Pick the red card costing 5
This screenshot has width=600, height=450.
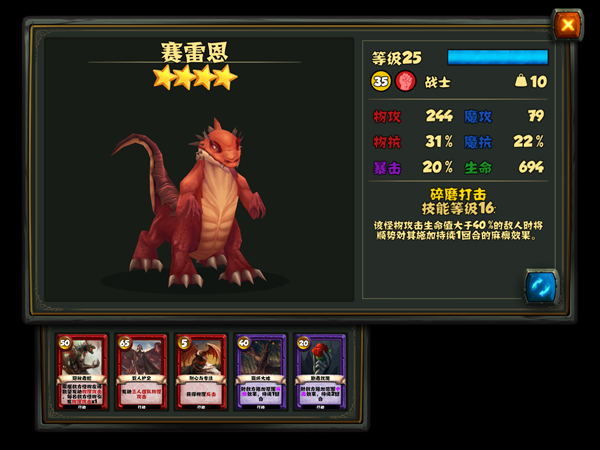click(199, 373)
